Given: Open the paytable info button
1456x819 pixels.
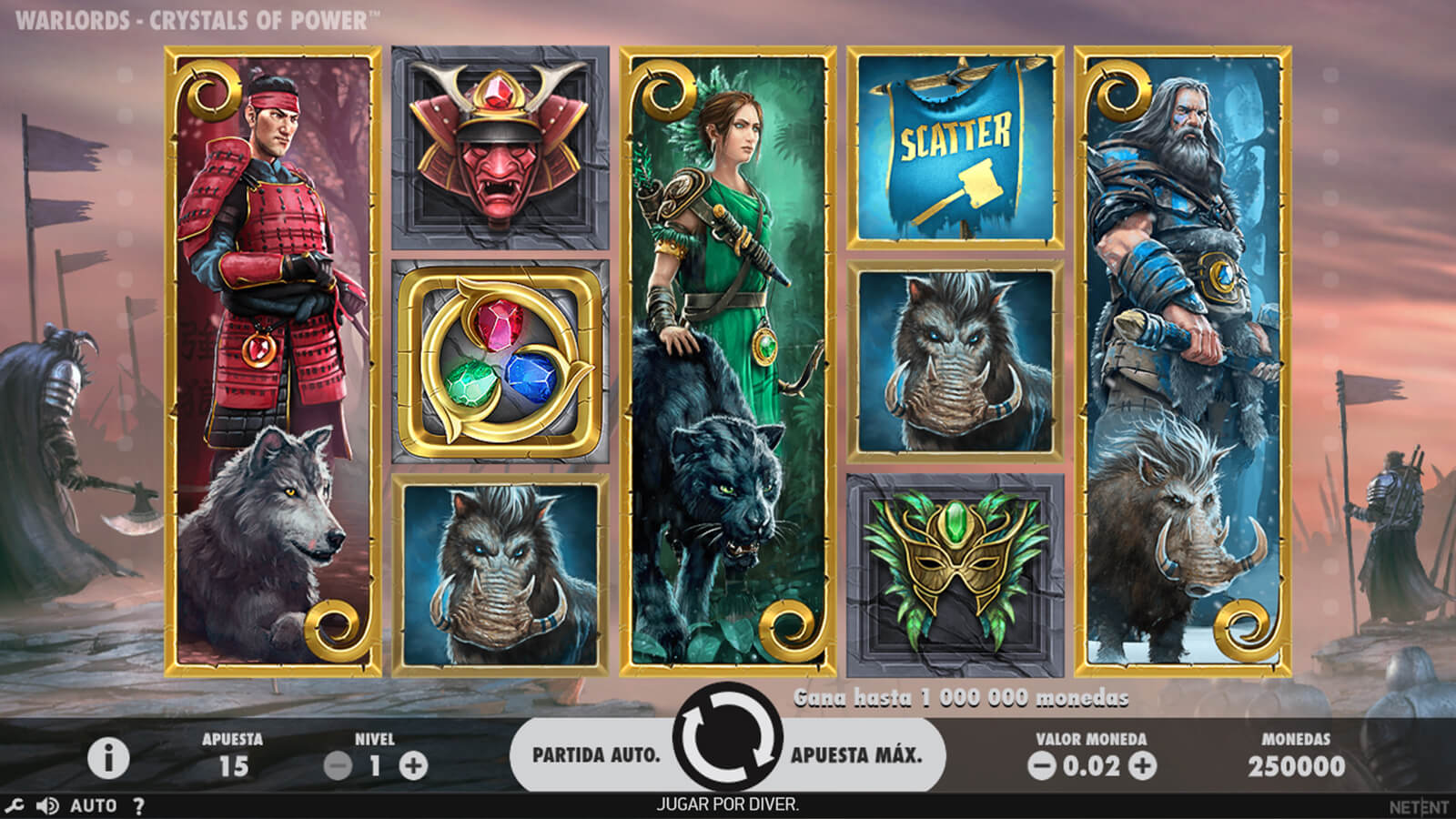Looking at the screenshot, I should 108,758.
